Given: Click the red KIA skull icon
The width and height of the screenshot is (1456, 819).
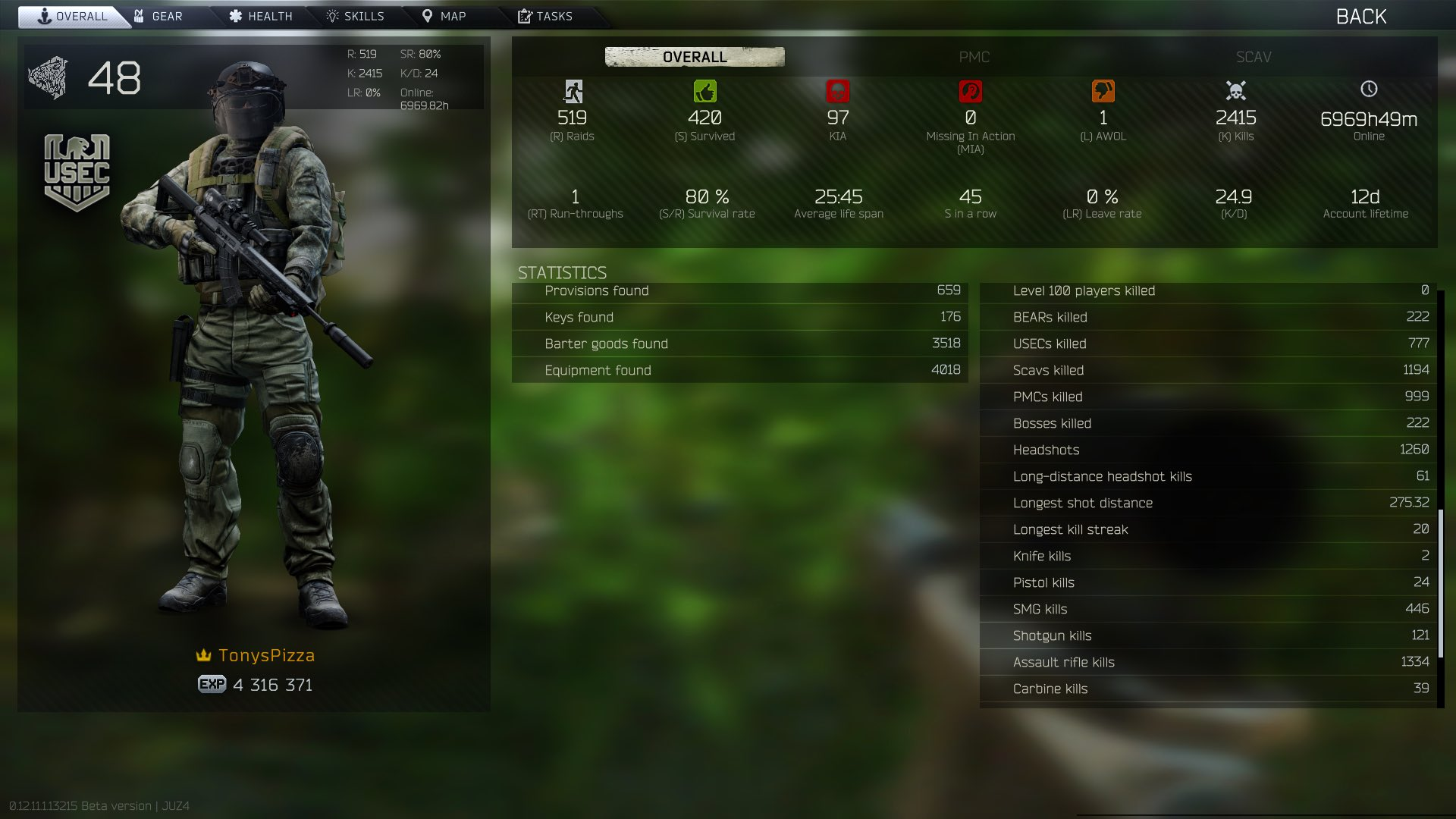Looking at the screenshot, I should [839, 91].
